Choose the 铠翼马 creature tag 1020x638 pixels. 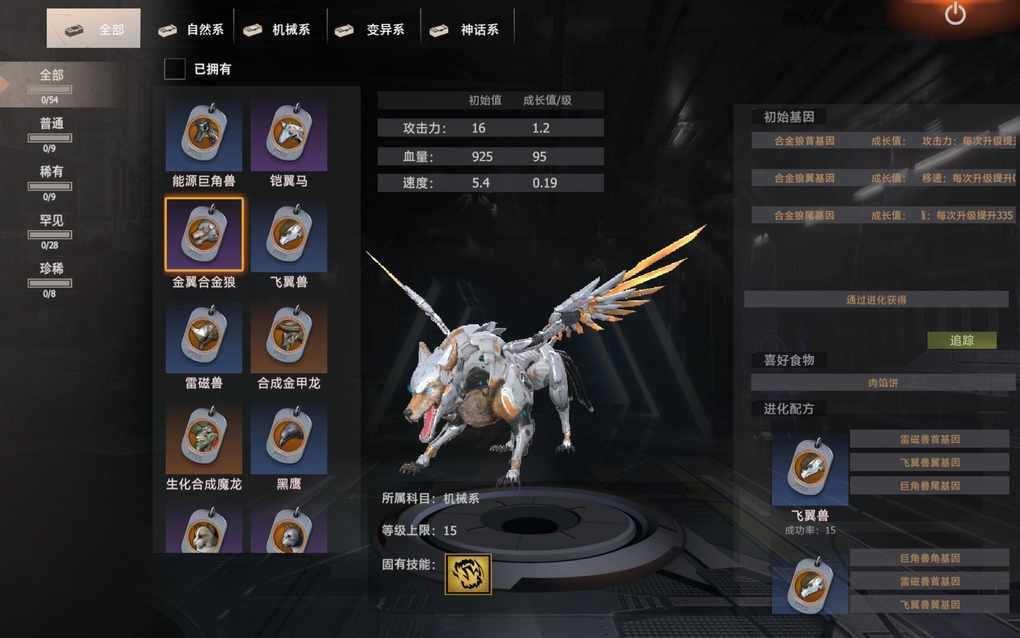pyautogui.click(x=289, y=135)
